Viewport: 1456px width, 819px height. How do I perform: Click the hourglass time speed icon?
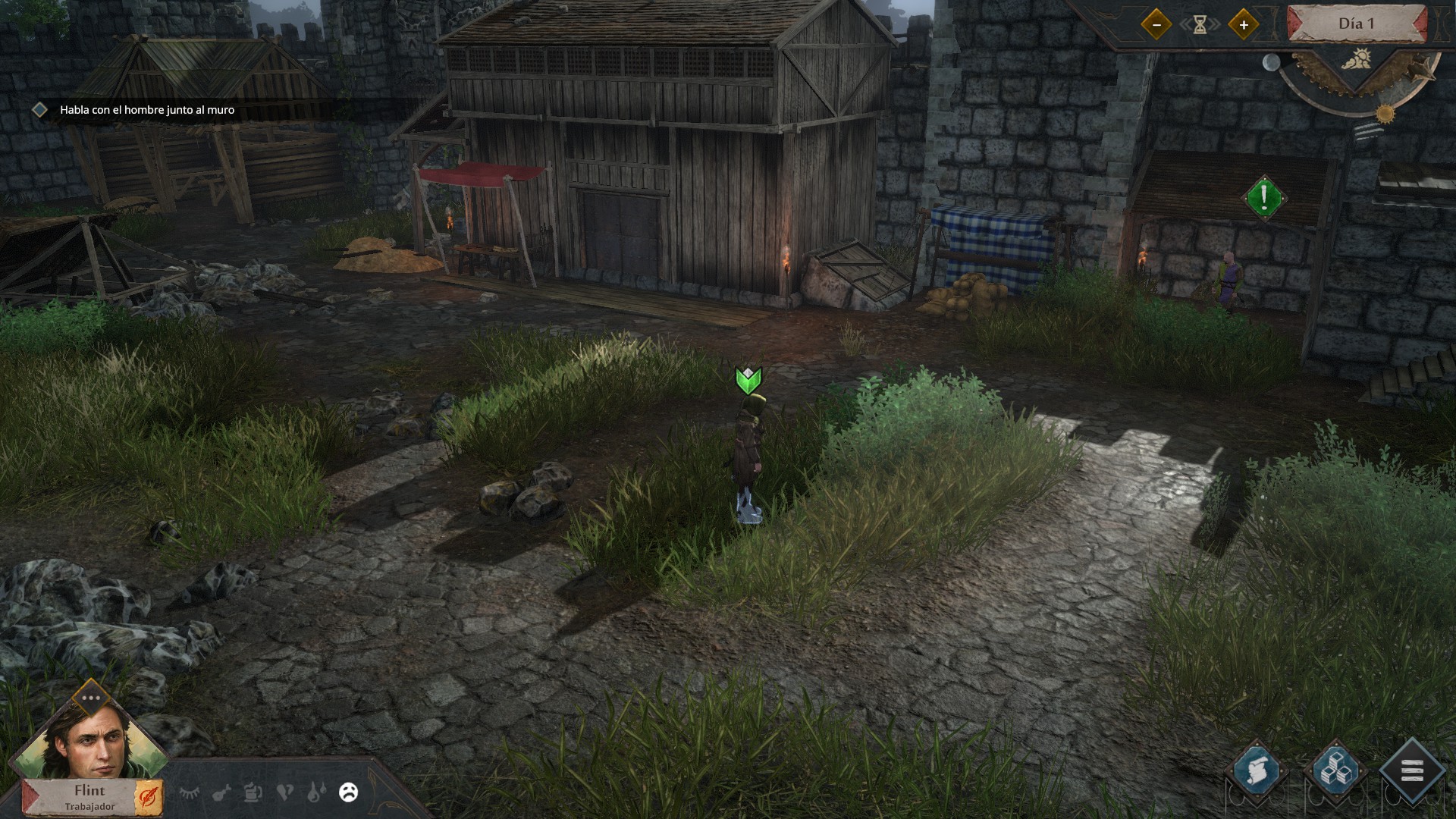[x=1200, y=25]
